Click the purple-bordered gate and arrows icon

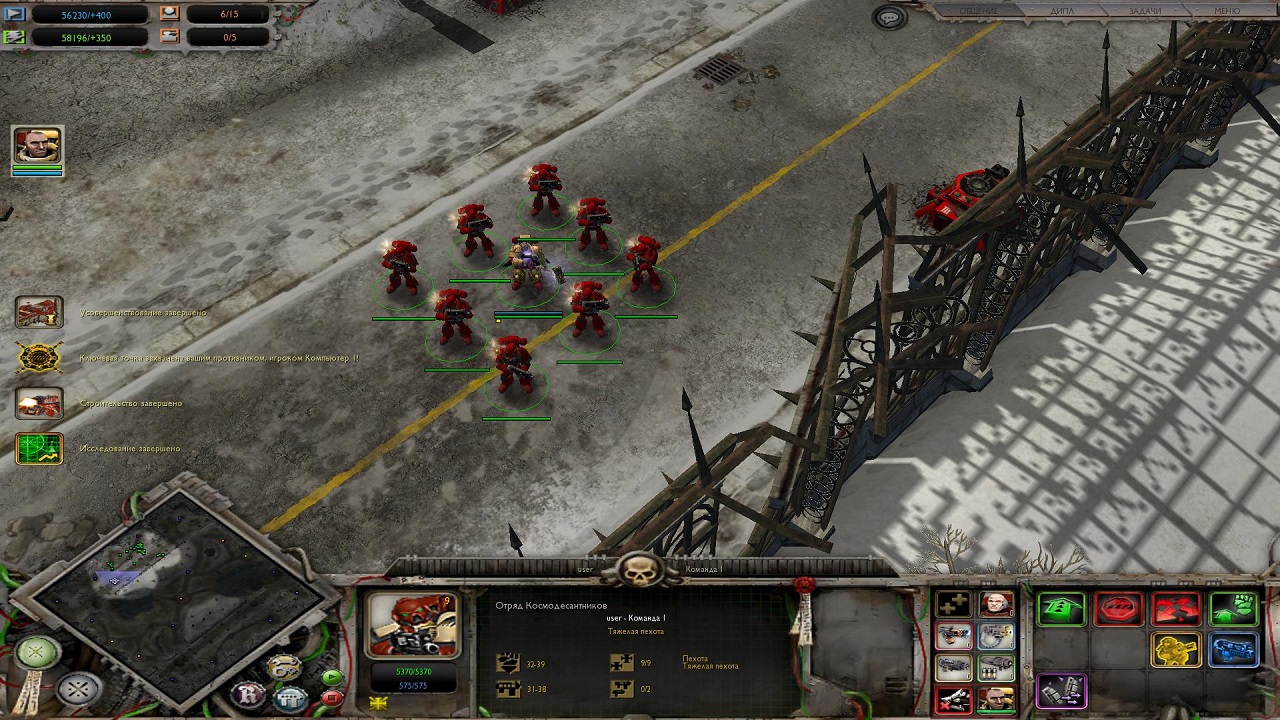click(x=1062, y=691)
